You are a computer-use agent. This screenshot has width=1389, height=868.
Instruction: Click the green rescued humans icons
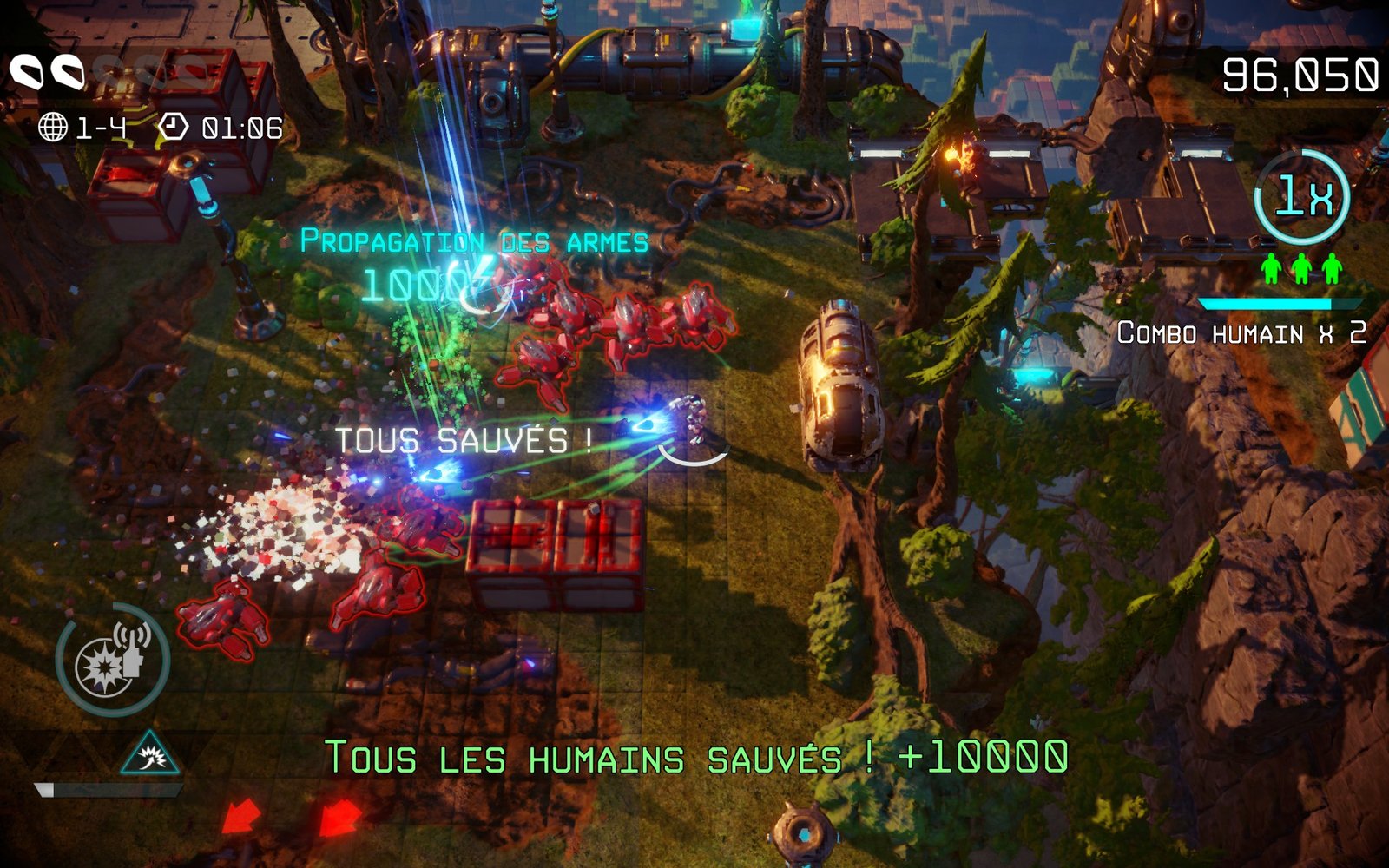pyautogui.click(x=1301, y=269)
